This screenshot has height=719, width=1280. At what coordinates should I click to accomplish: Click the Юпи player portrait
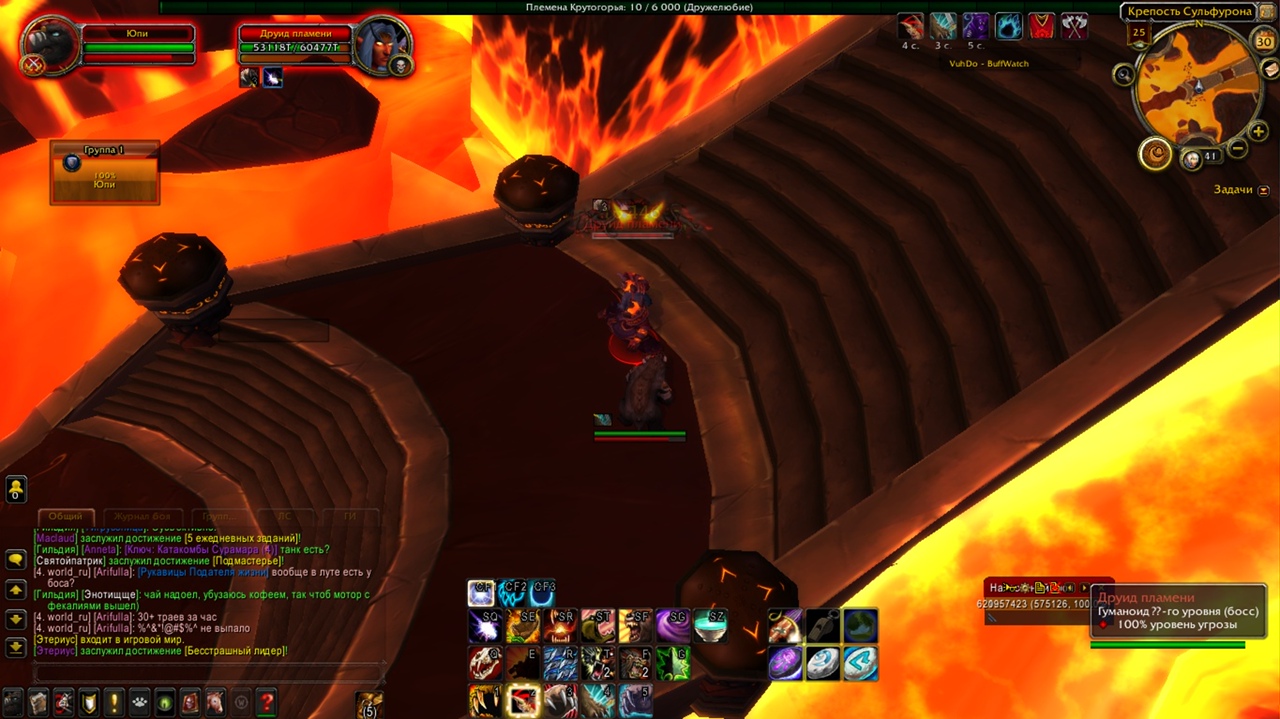click(x=49, y=47)
